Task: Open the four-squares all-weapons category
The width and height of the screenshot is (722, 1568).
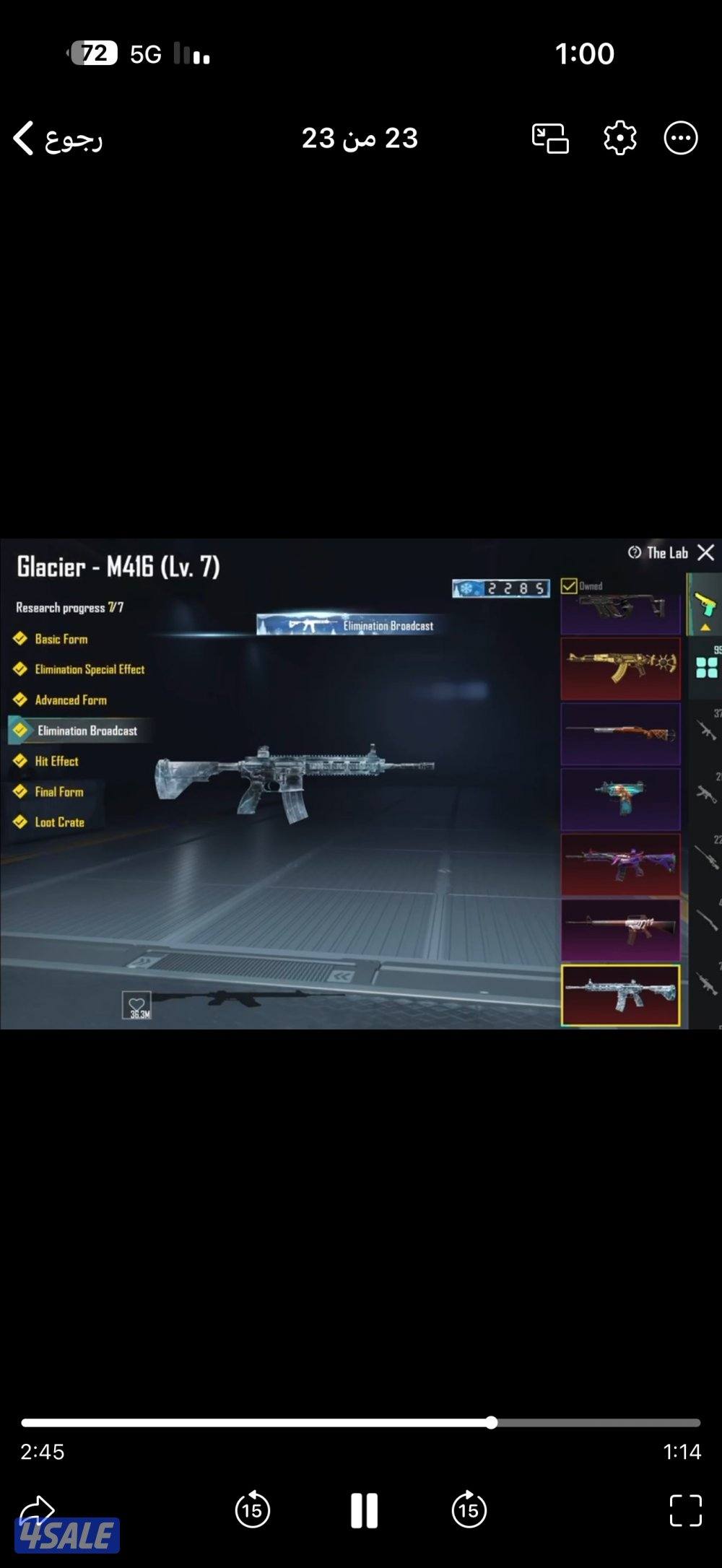Action: (706, 668)
